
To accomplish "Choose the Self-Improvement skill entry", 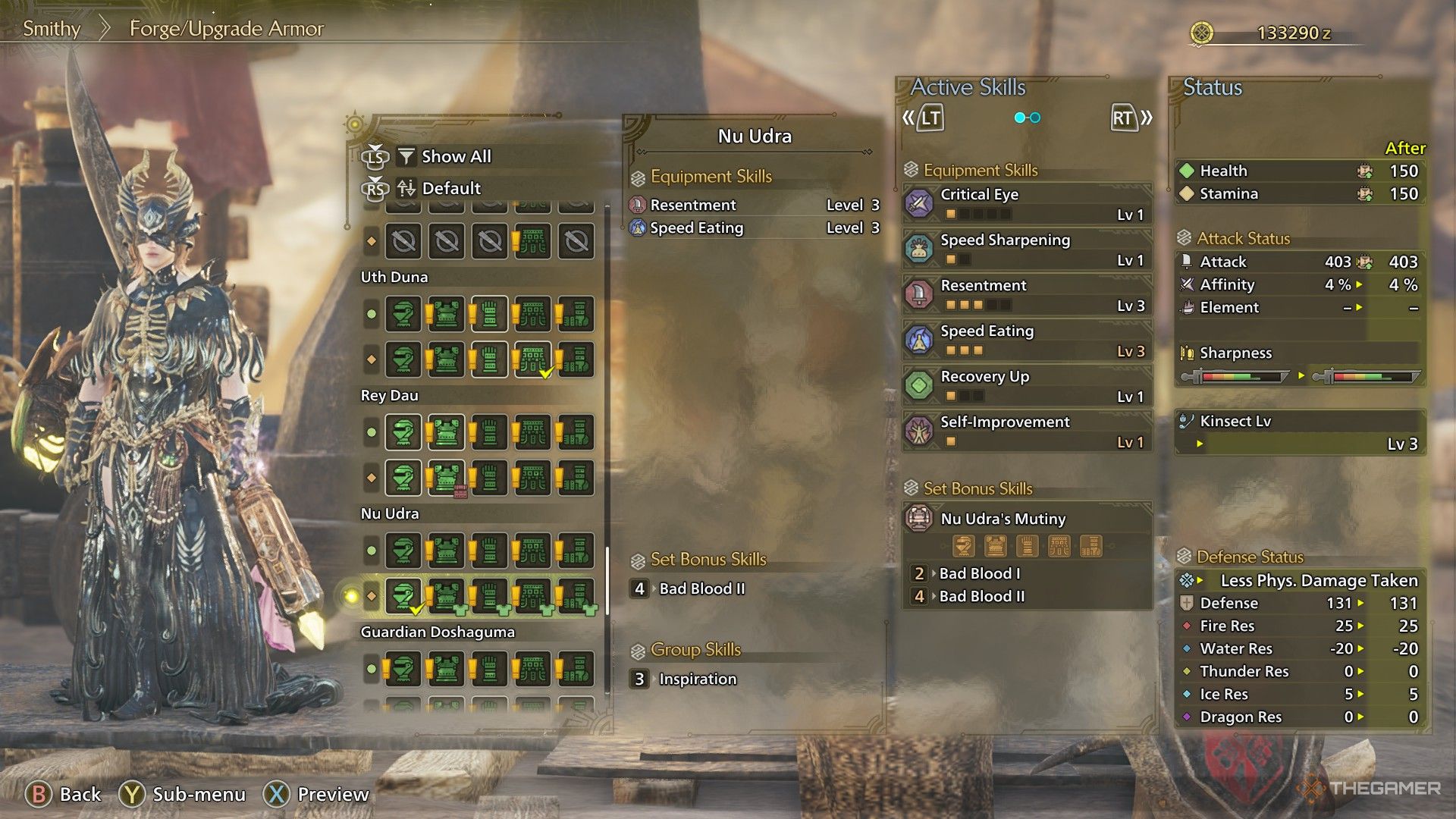I will [1028, 431].
